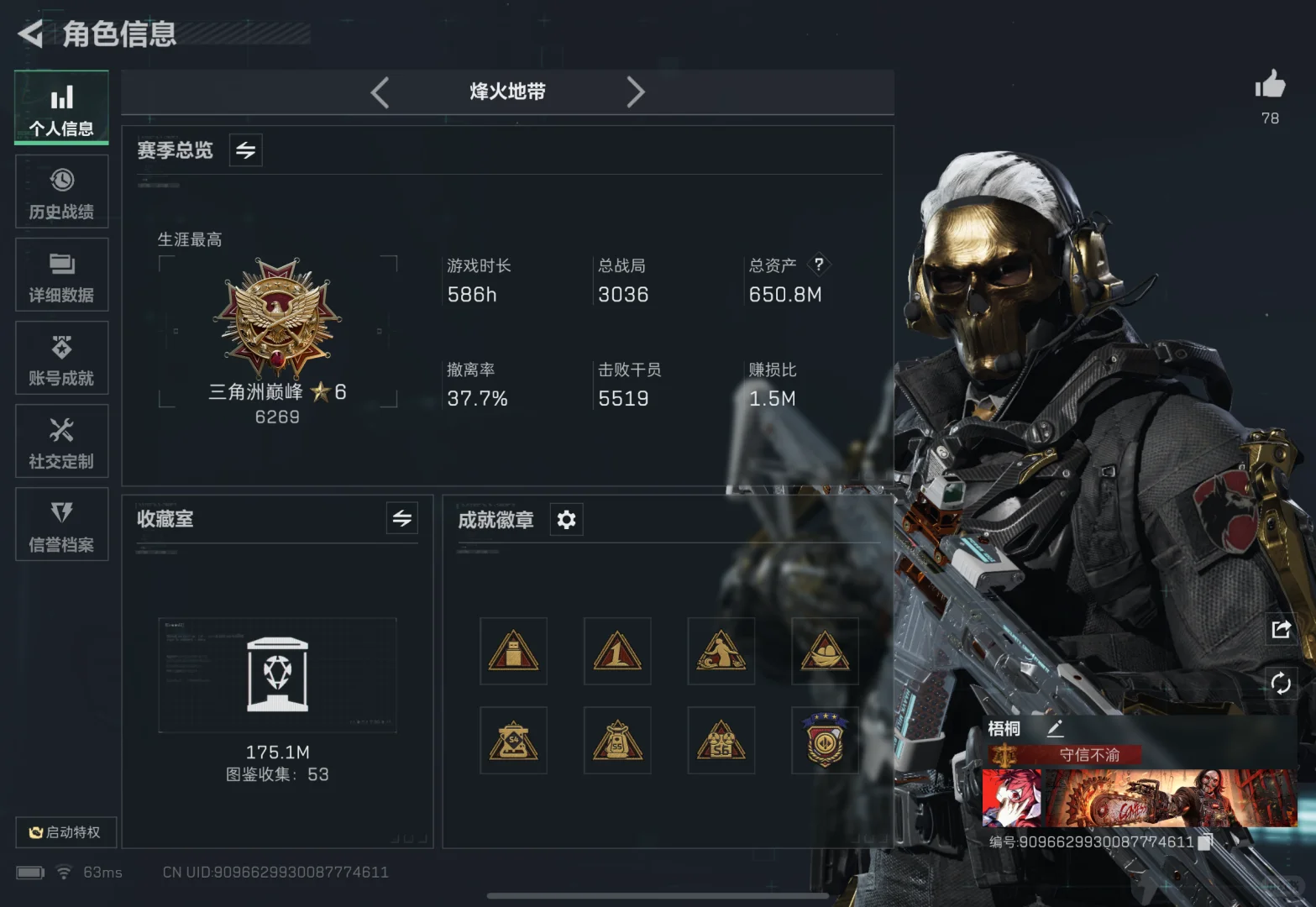Switch to the previous game mode arrow
This screenshot has width=1316, height=907.
pos(380,92)
